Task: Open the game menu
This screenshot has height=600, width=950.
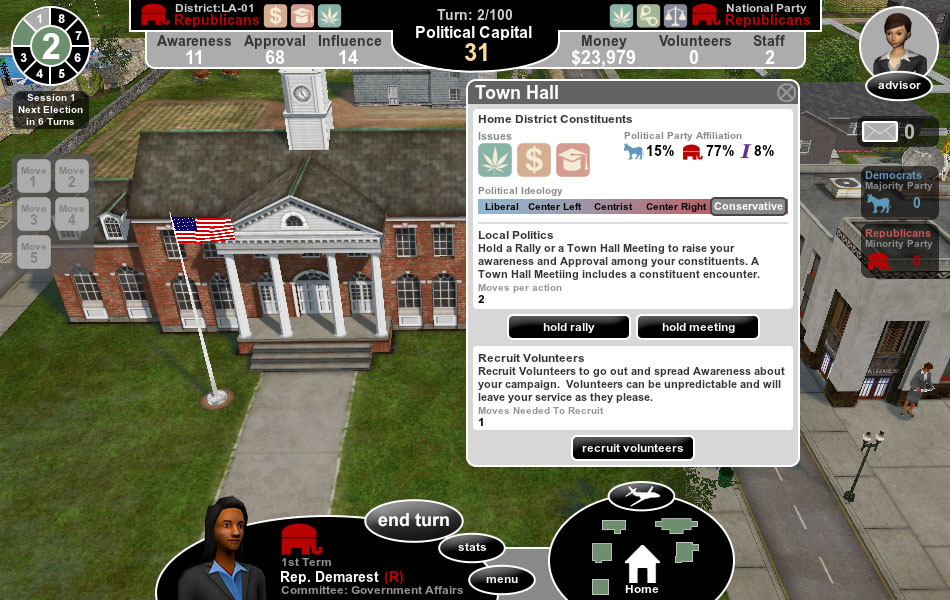Action: coord(502,579)
